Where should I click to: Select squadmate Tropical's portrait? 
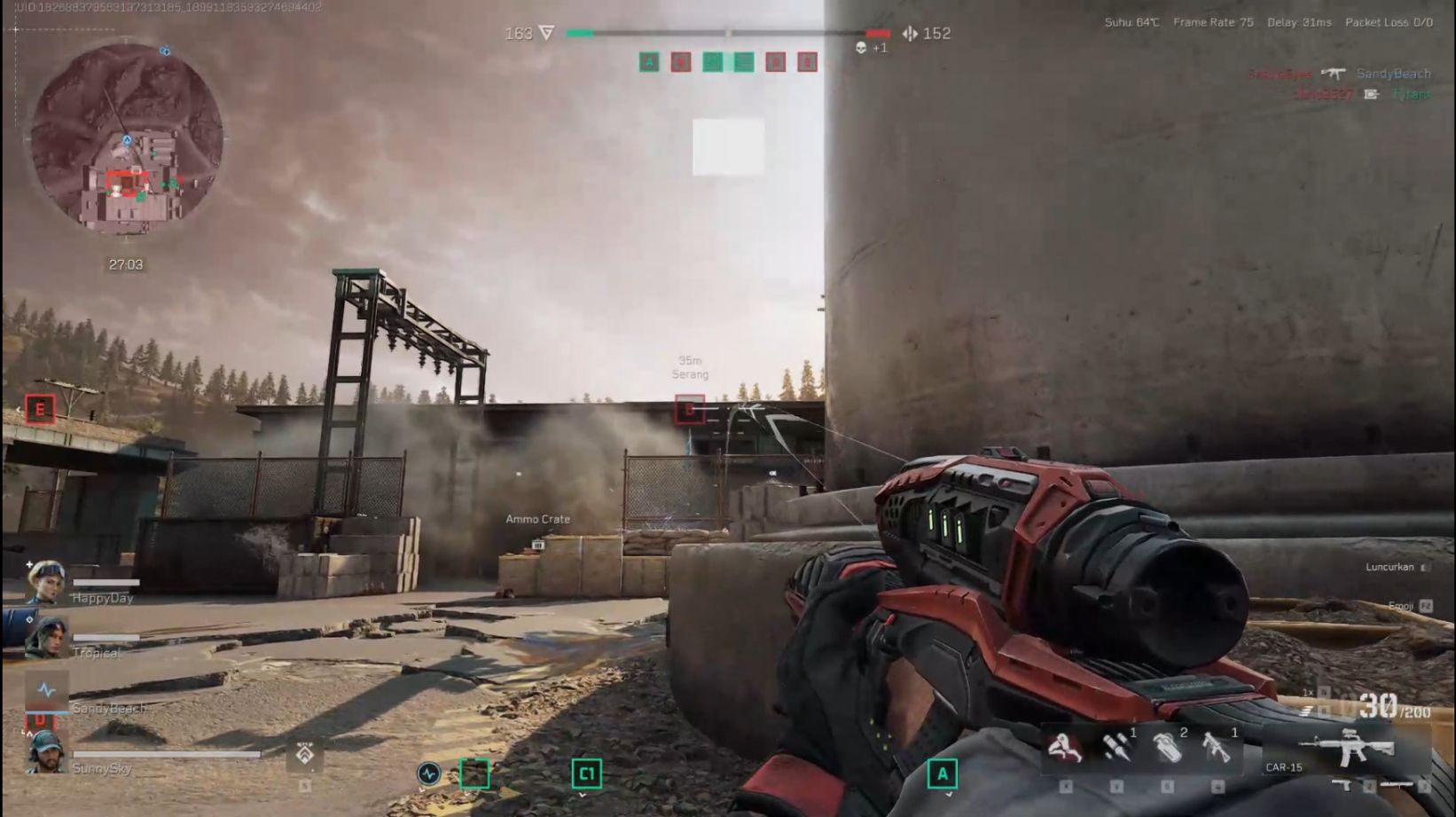click(x=45, y=637)
